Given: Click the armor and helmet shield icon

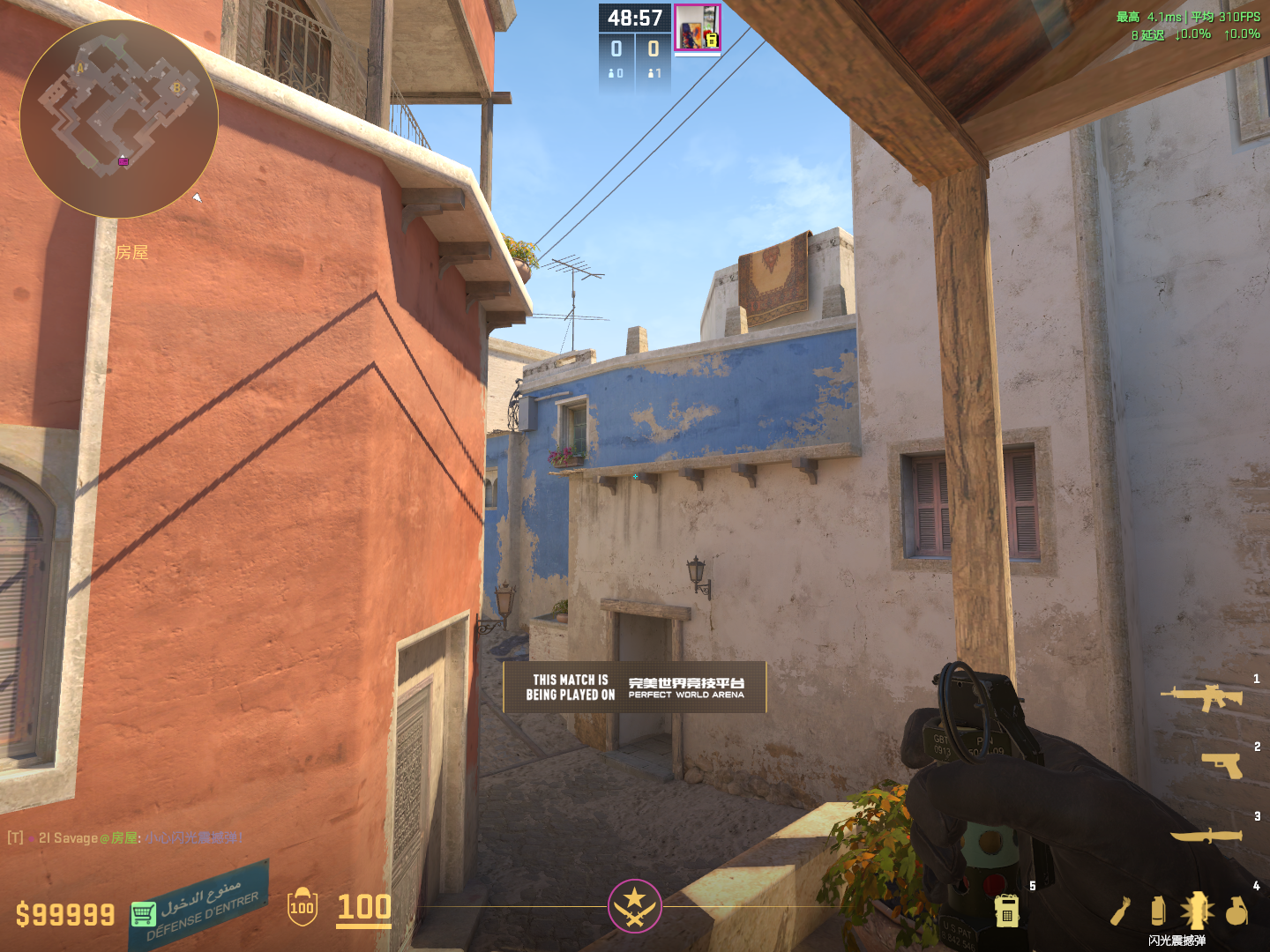Looking at the screenshot, I should click(x=302, y=907).
